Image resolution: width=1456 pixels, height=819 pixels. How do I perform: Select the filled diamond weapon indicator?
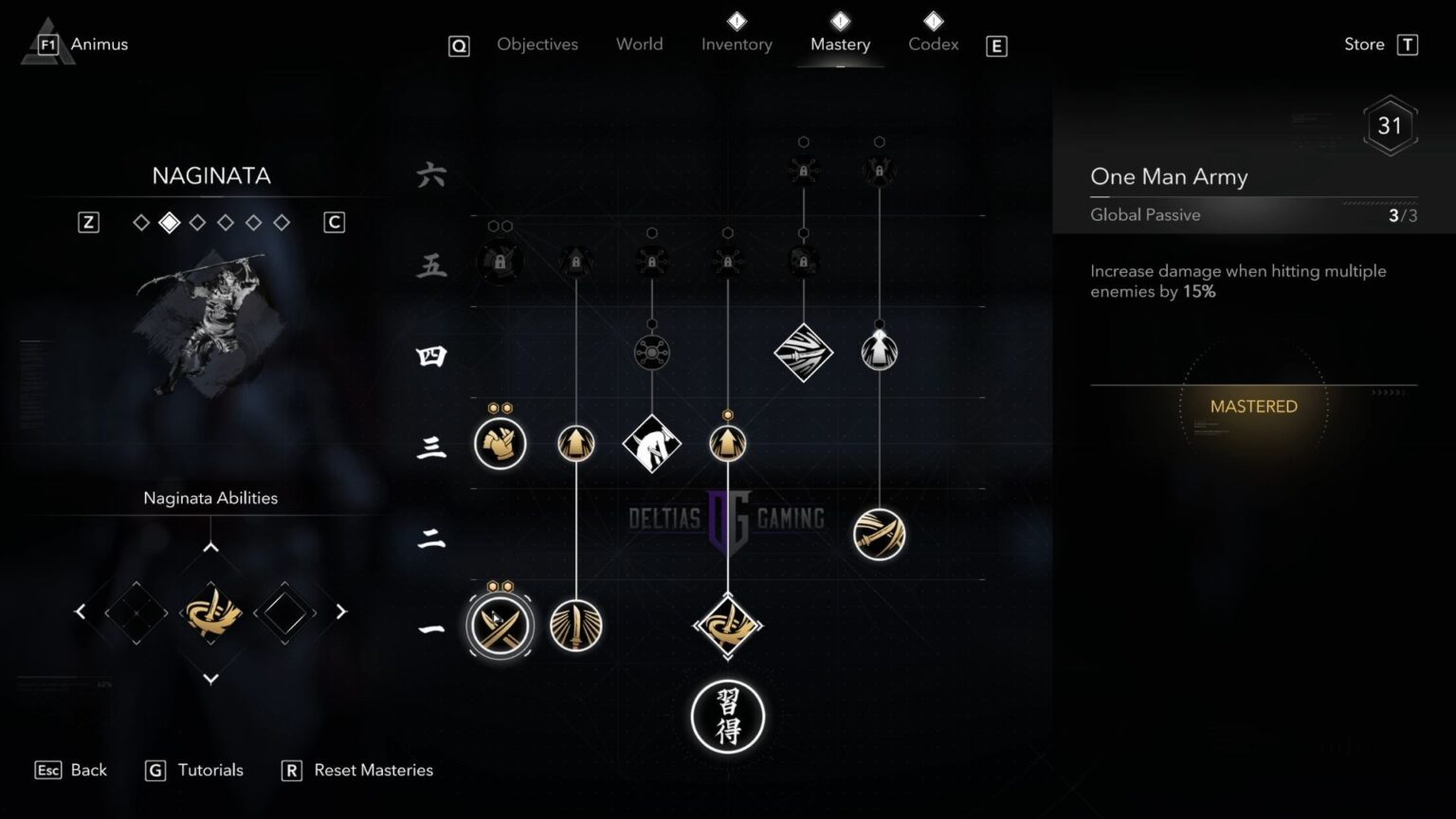[169, 222]
